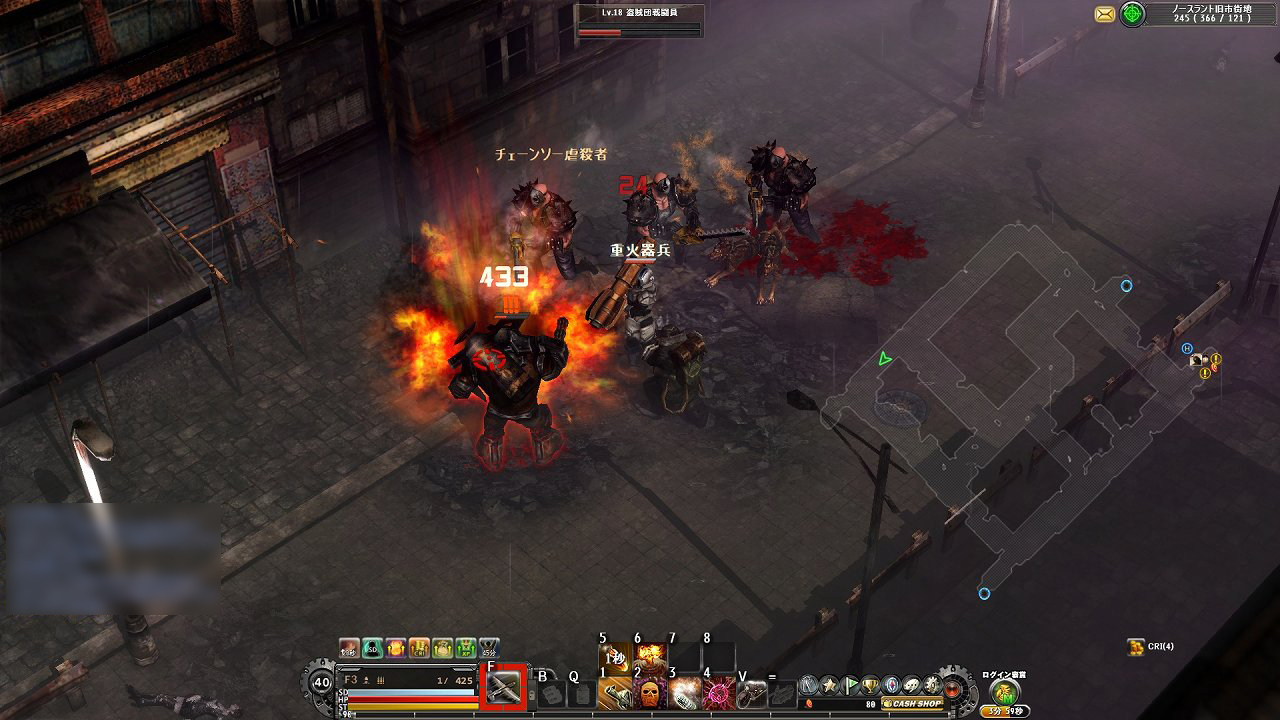Select the rifle in weapon slot F
The height and width of the screenshot is (720, 1280).
click(505, 686)
